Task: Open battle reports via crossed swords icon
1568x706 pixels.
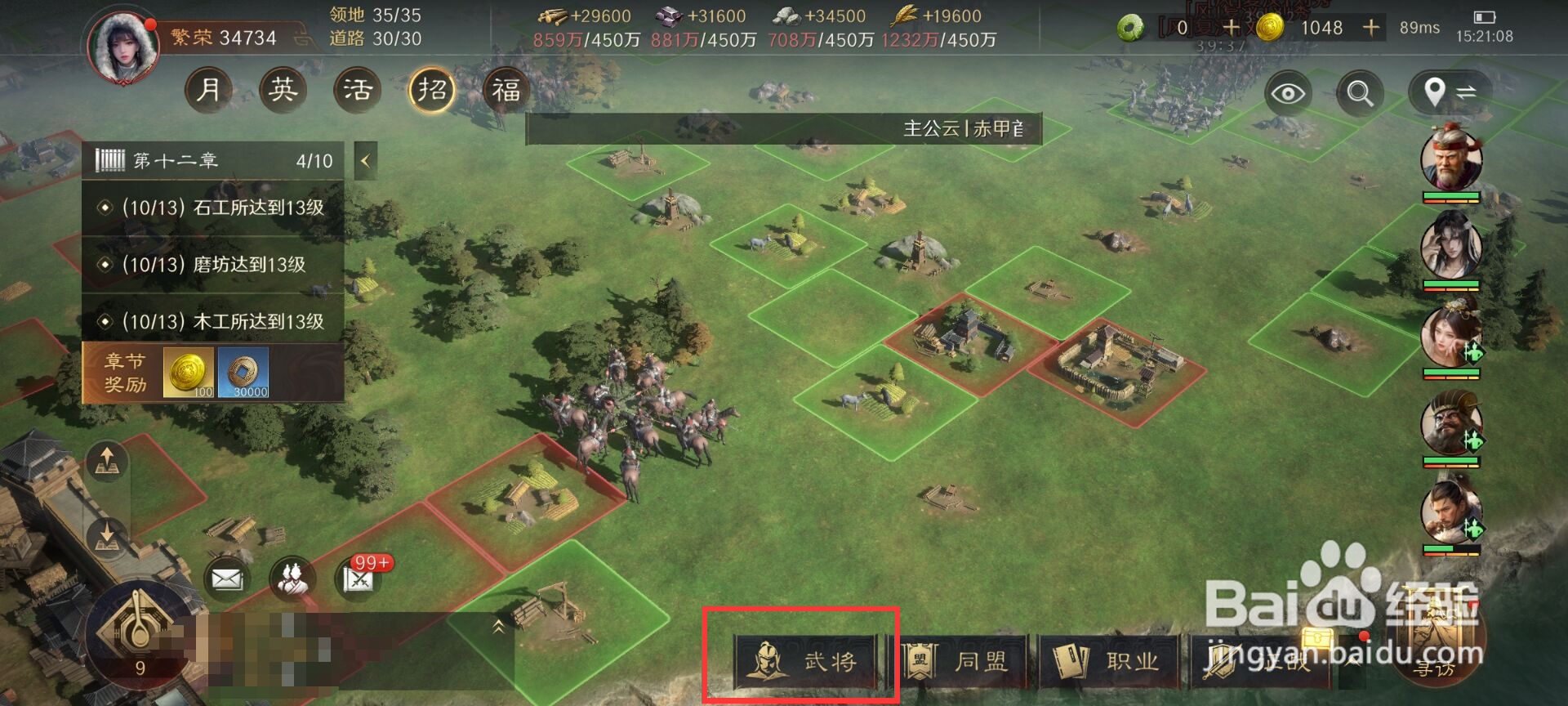Action: [357, 580]
